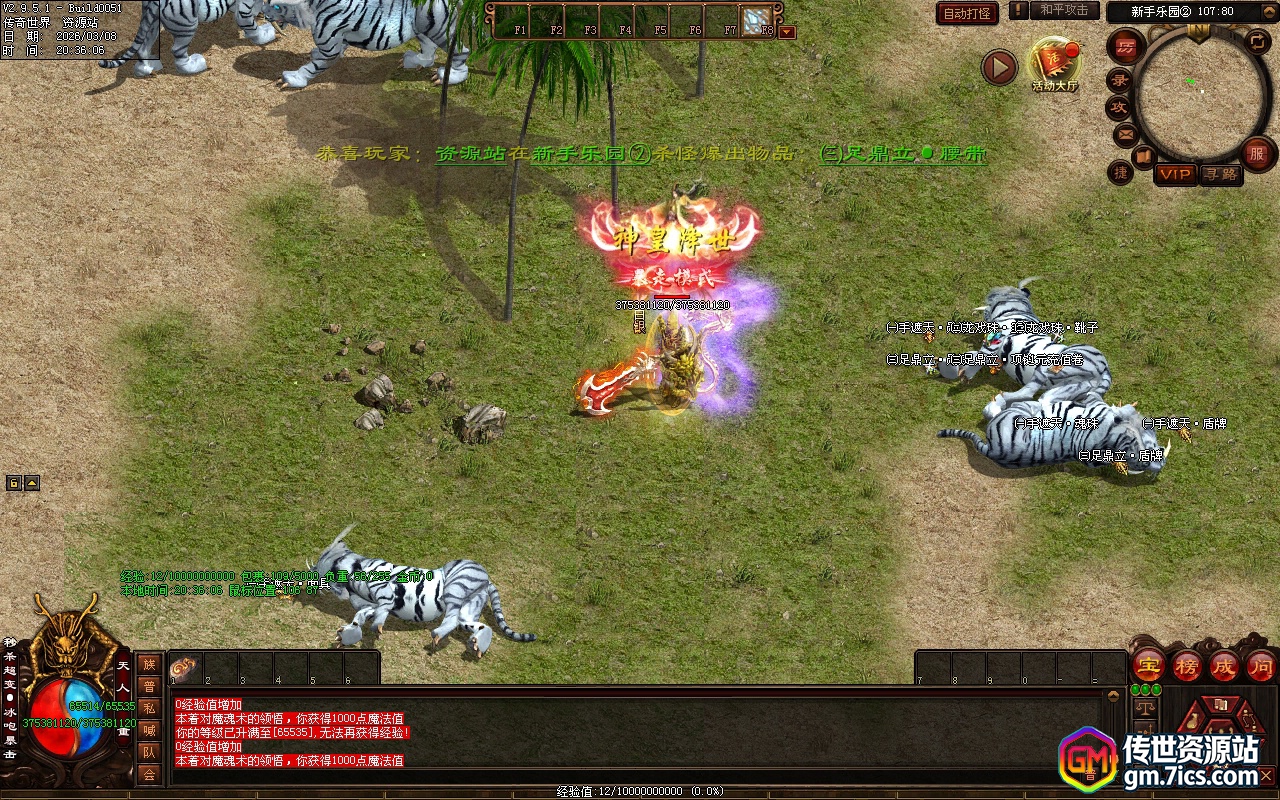This screenshot has width=1280, height=800.
Task: Select the 攻 round button
Action: (1119, 107)
